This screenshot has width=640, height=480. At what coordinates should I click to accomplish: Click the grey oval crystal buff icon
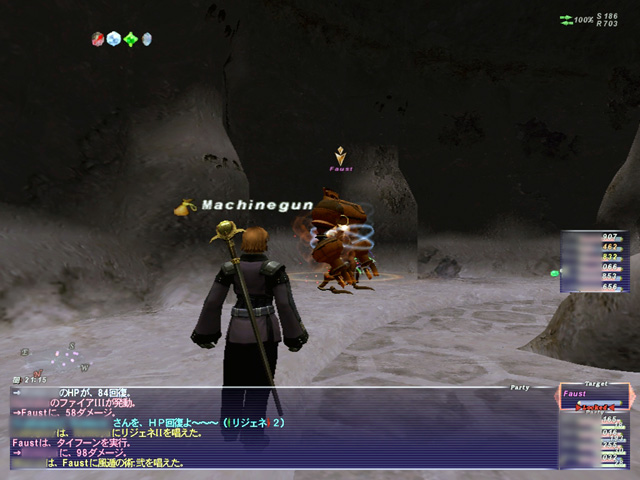coord(147,39)
